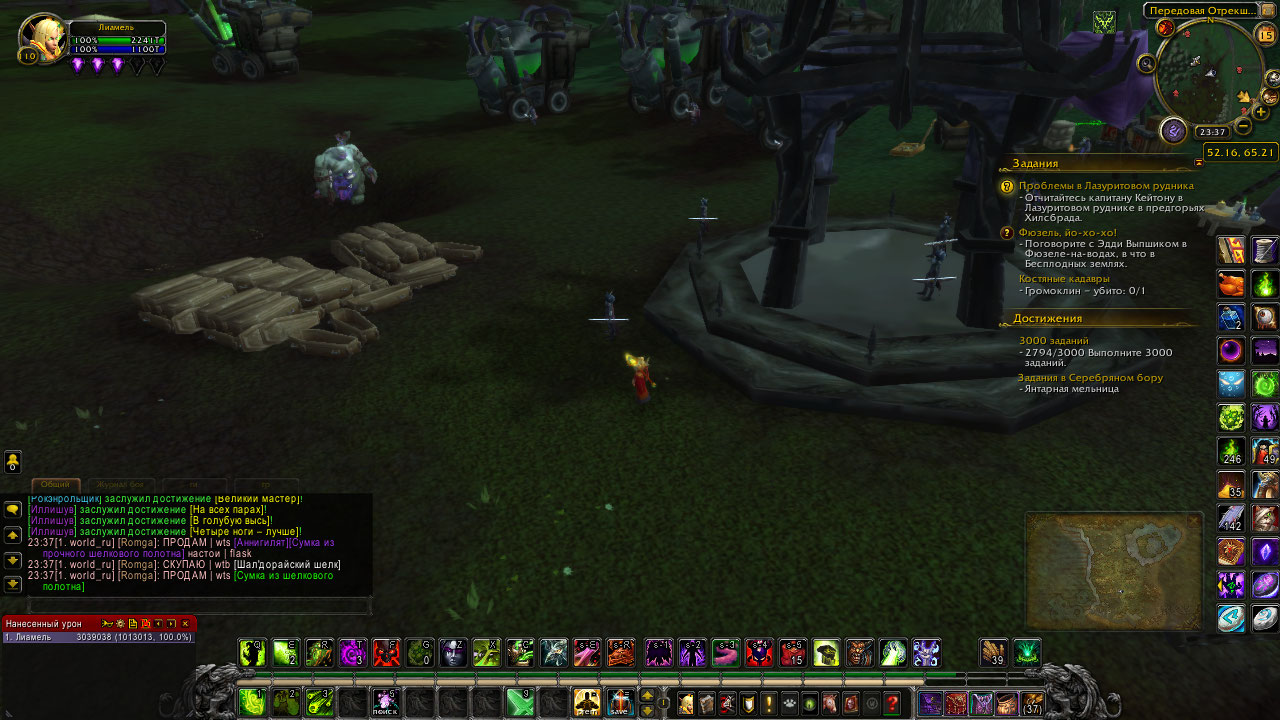Use the item stack showing 39

point(994,653)
